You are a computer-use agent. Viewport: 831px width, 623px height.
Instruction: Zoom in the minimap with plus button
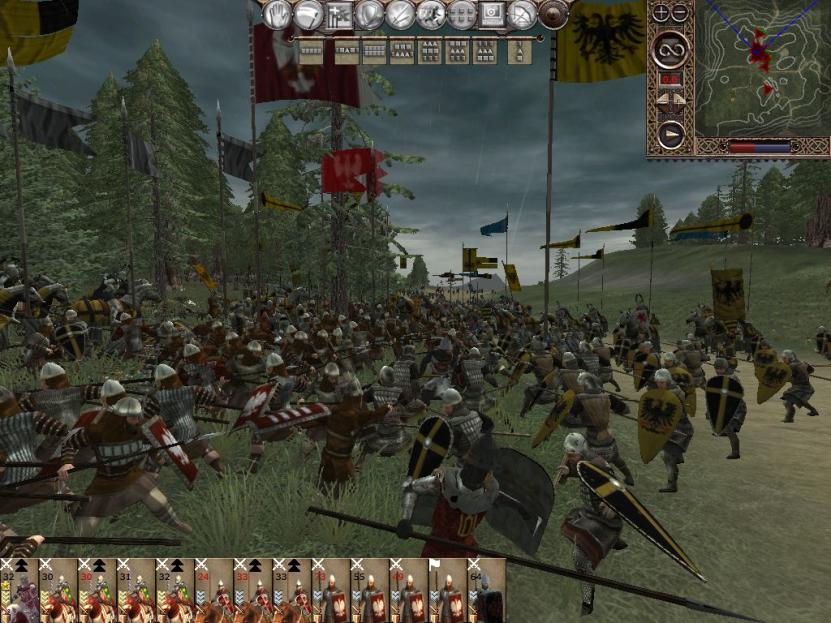point(660,13)
